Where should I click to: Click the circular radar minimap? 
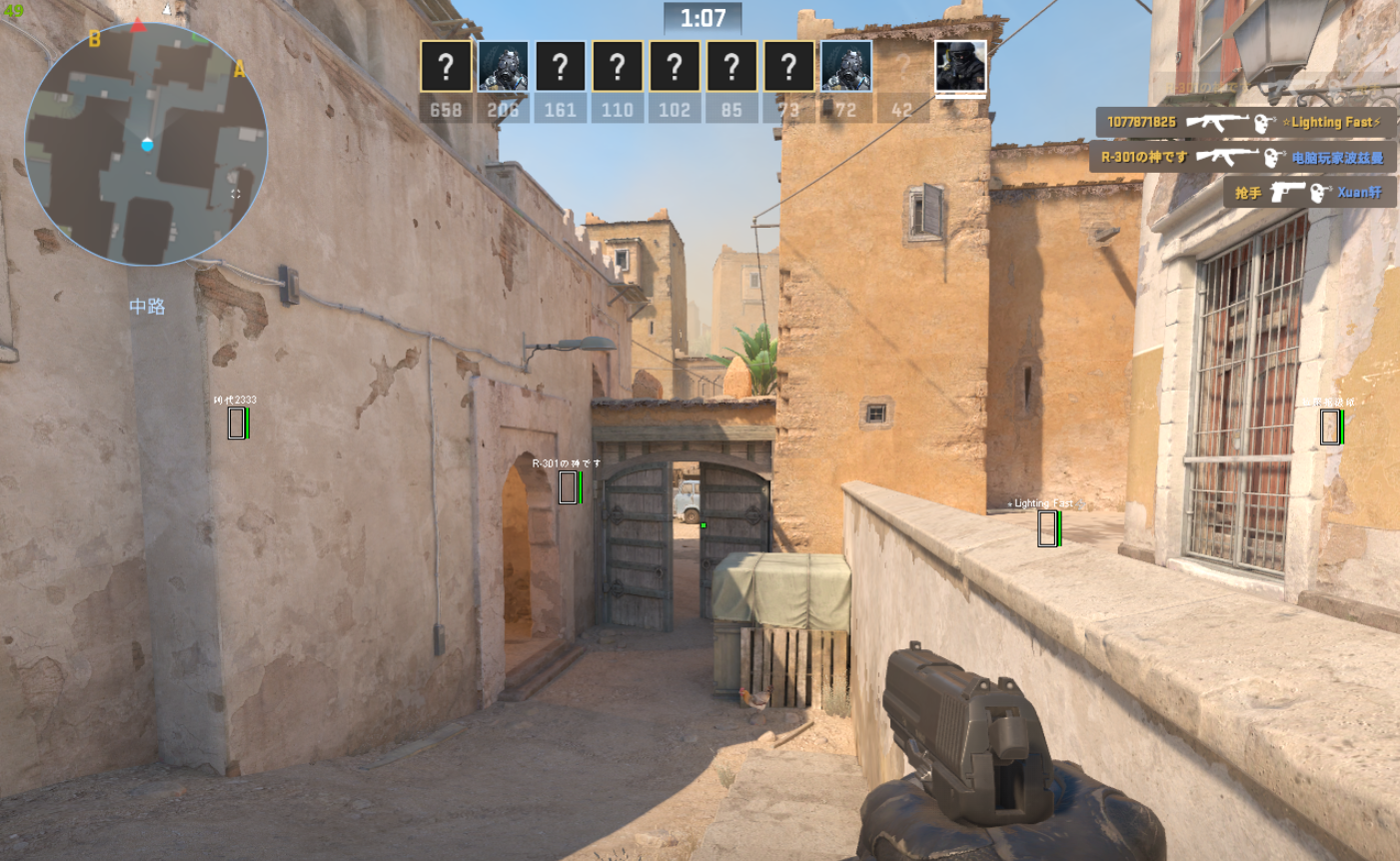tap(146, 145)
